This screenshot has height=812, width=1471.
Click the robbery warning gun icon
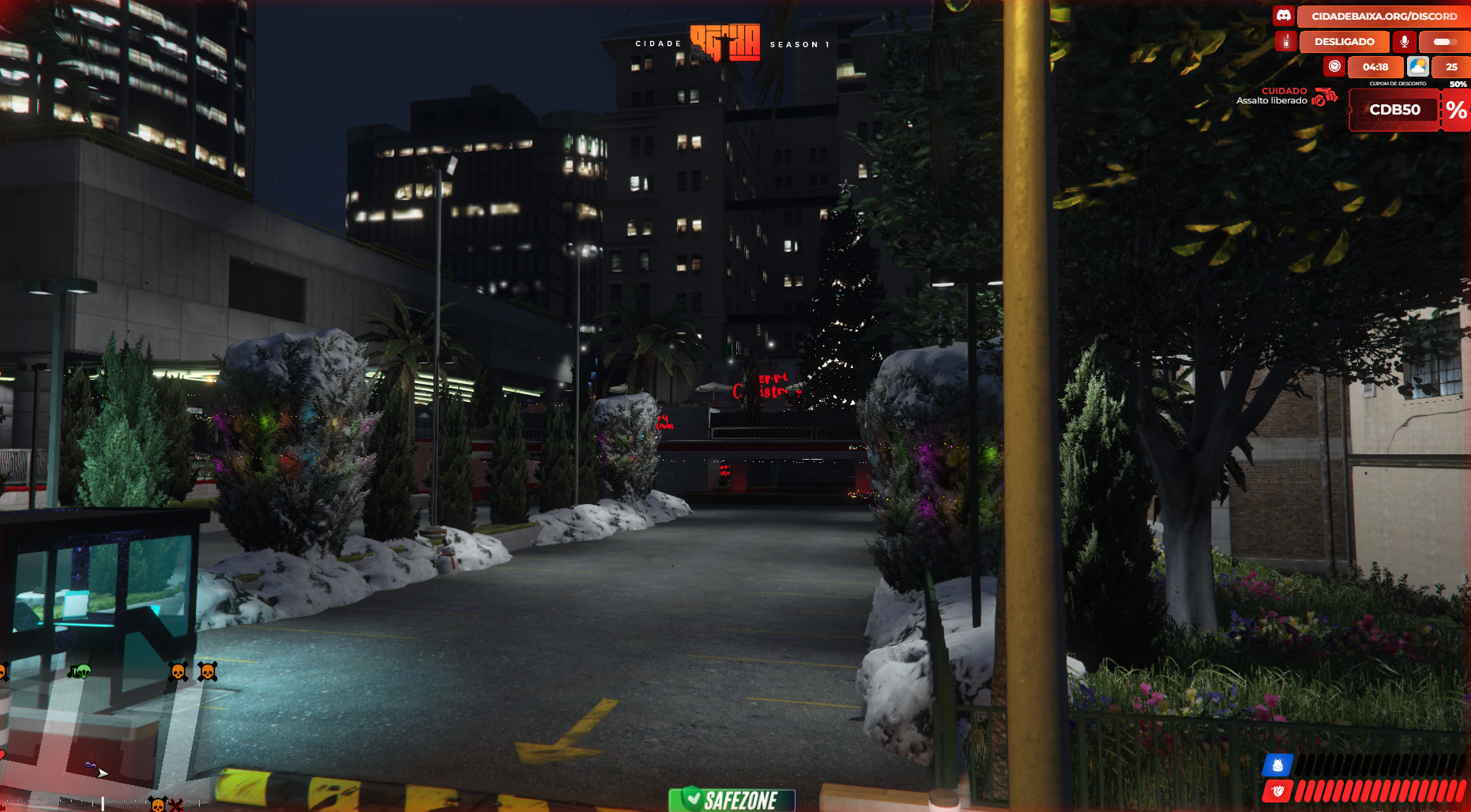point(1324,97)
